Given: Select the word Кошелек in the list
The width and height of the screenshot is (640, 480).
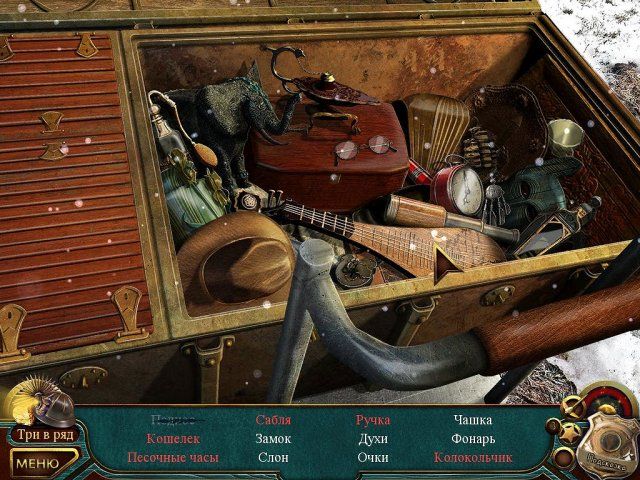Looking at the screenshot, I should (x=173, y=439).
